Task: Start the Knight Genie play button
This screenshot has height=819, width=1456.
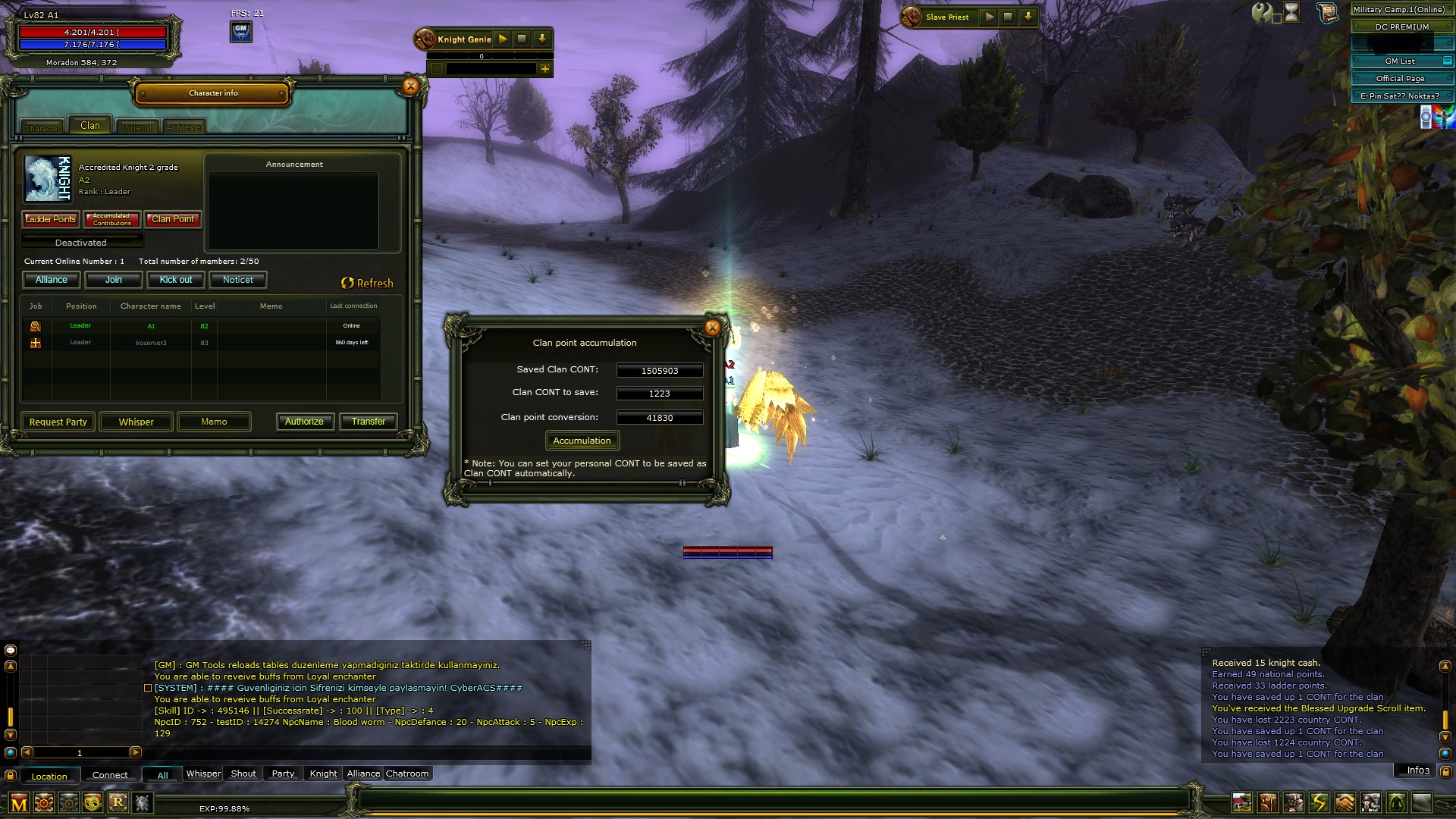Action: pos(503,39)
